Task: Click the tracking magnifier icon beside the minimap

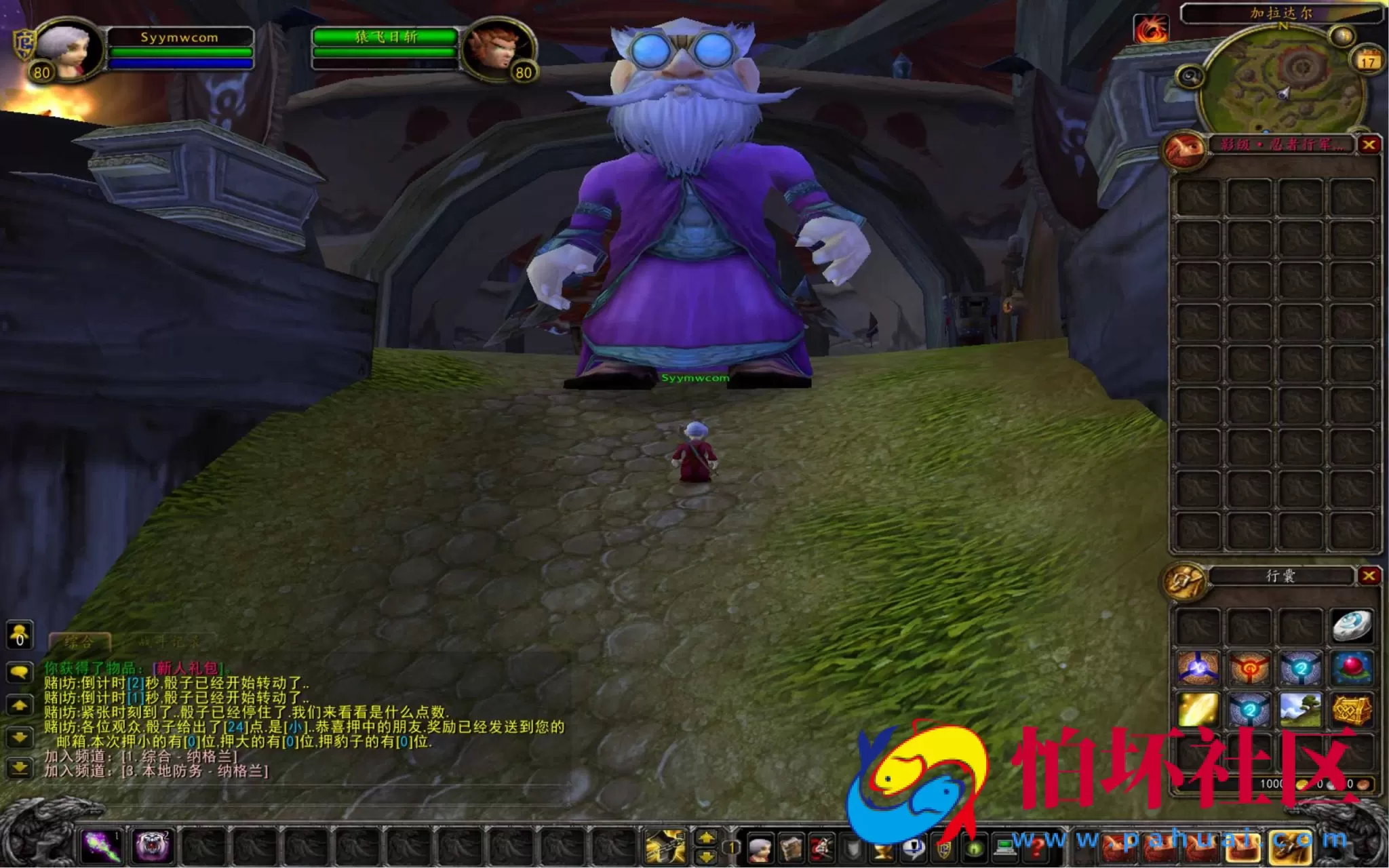Action: pyautogui.click(x=1190, y=76)
